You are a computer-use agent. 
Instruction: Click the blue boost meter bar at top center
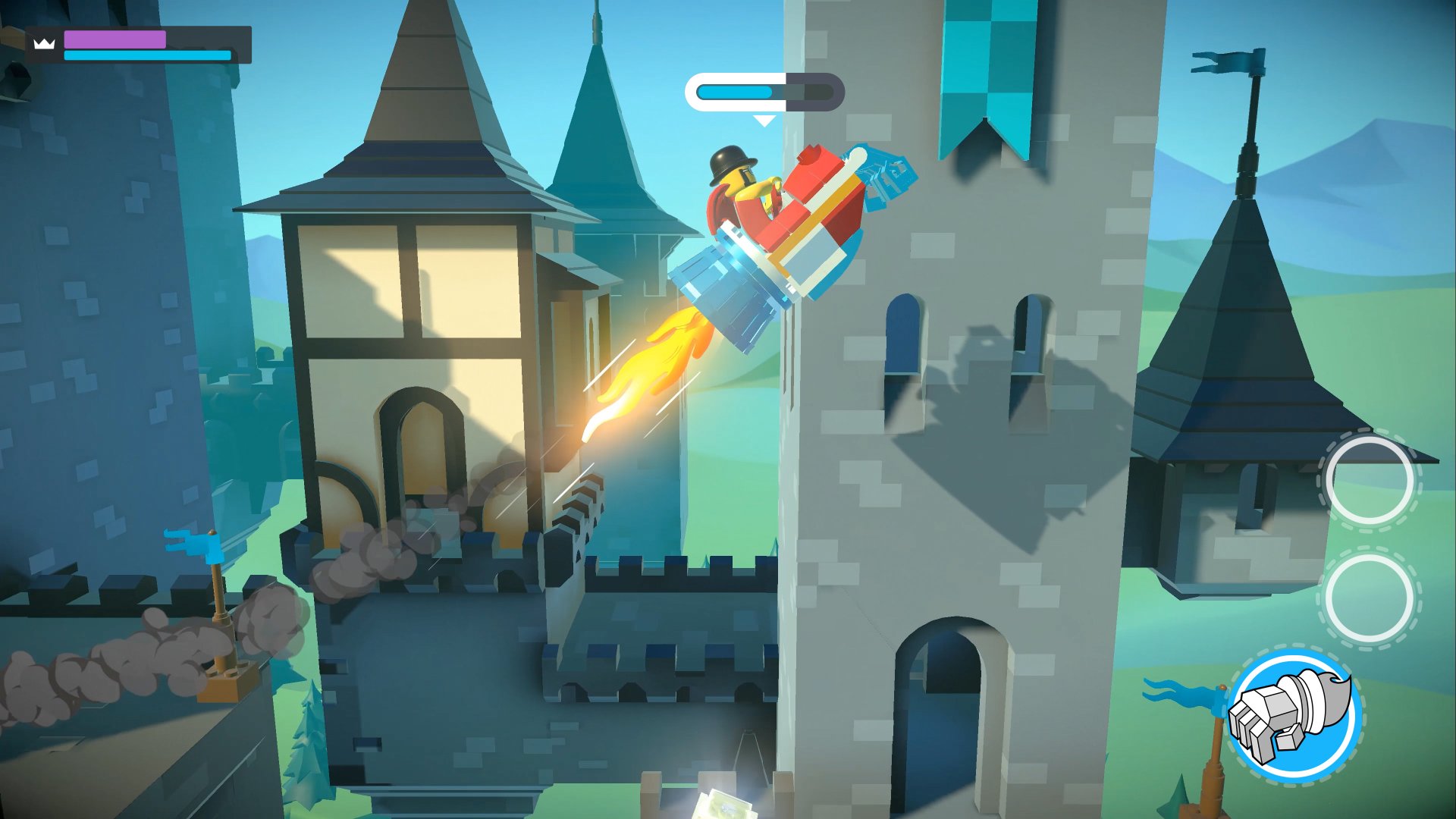coord(736,93)
